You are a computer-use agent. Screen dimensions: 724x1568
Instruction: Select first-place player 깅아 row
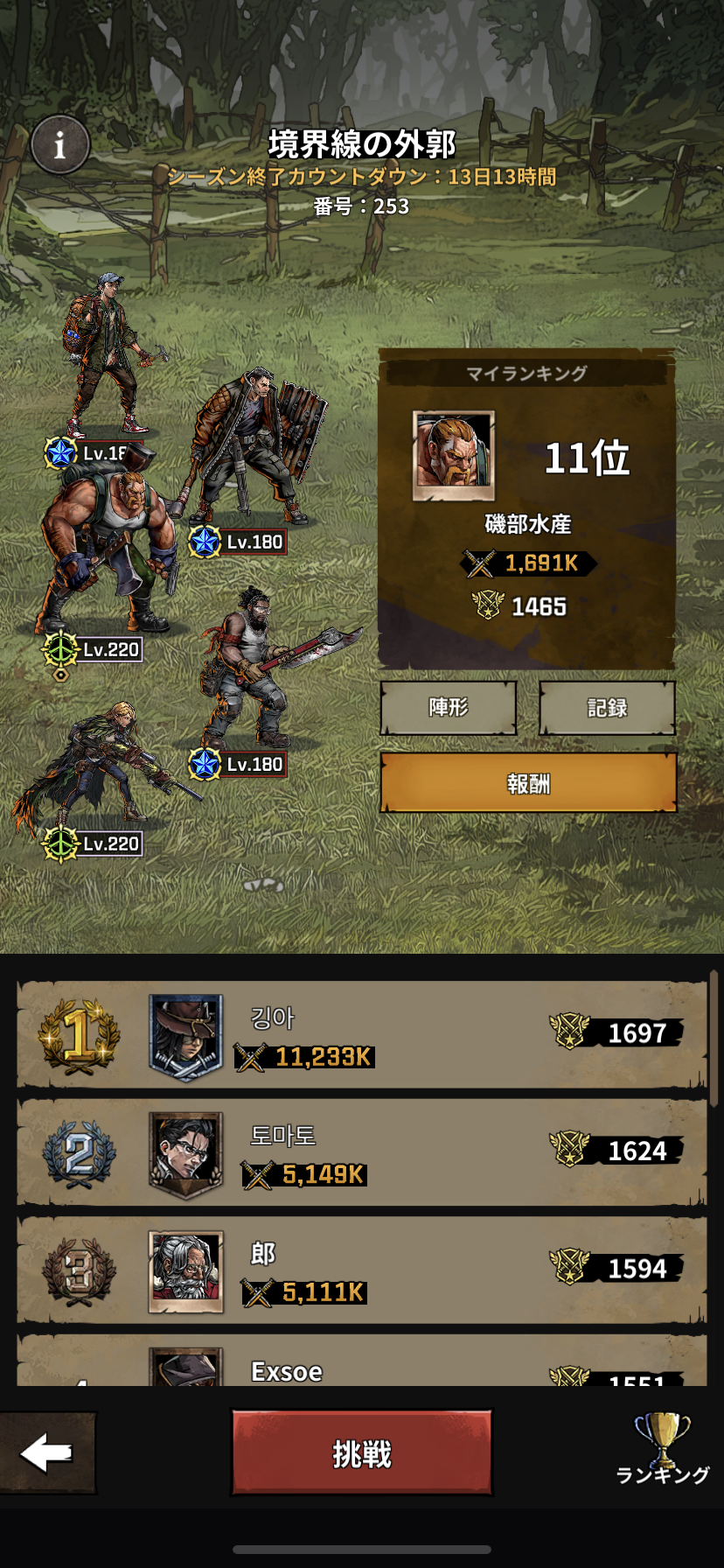(362, 1035)
